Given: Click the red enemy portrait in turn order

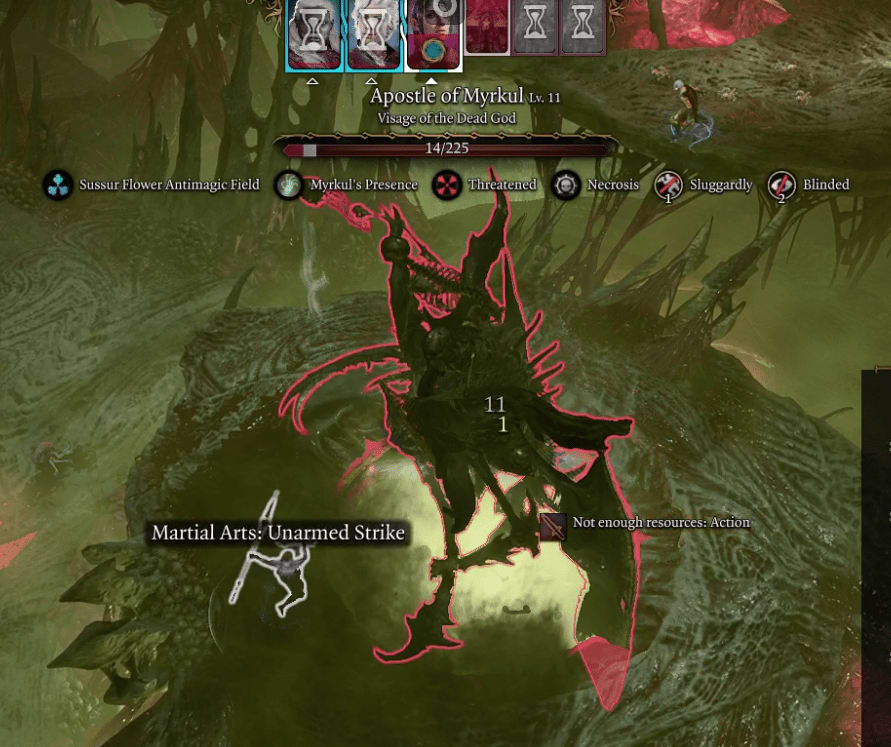Looking at the screenshot, I should tap(487, 26).
